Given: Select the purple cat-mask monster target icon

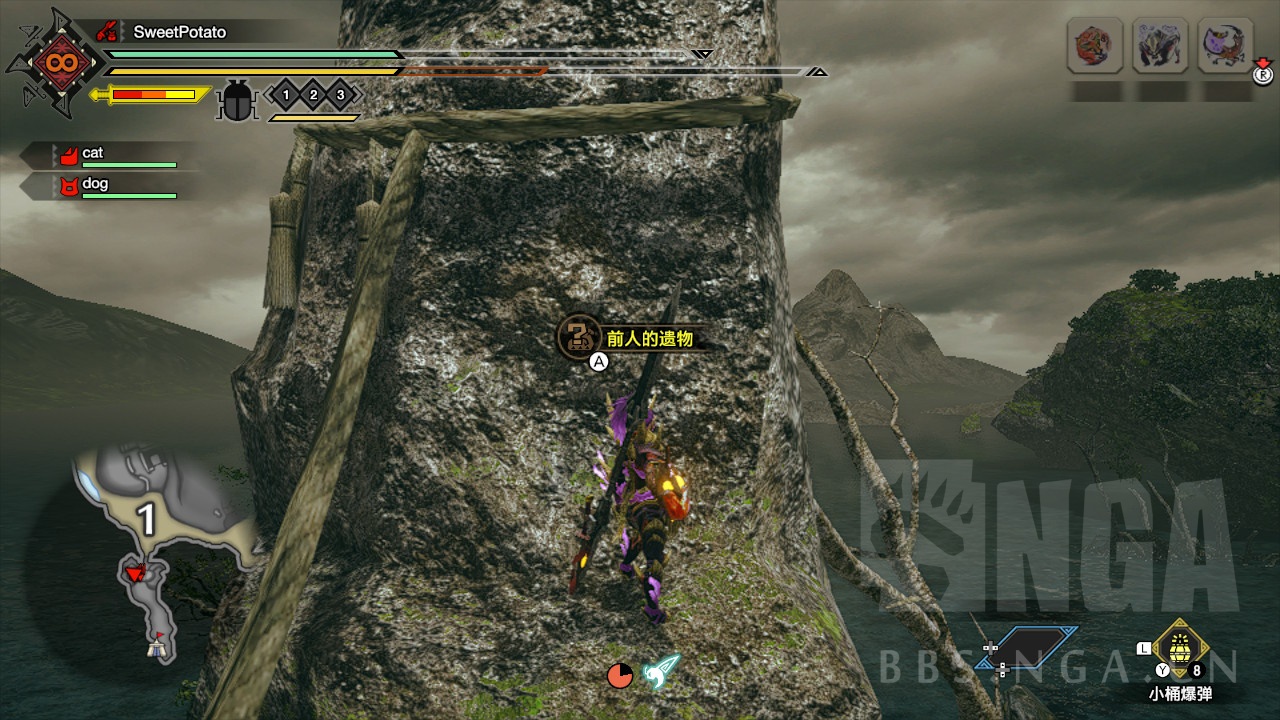Looking at the screenshot, I should coord(1224,46).
